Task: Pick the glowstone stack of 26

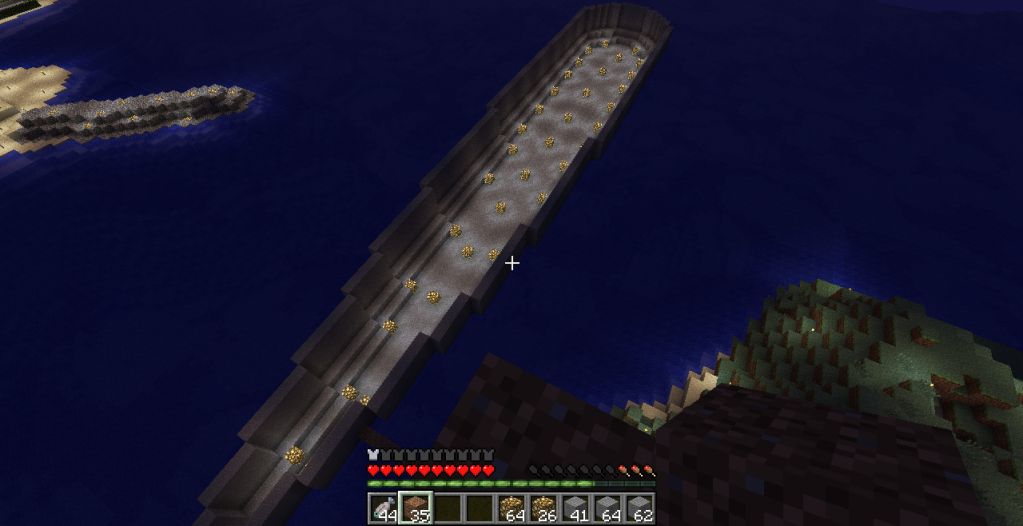Action: click(543, 509)
